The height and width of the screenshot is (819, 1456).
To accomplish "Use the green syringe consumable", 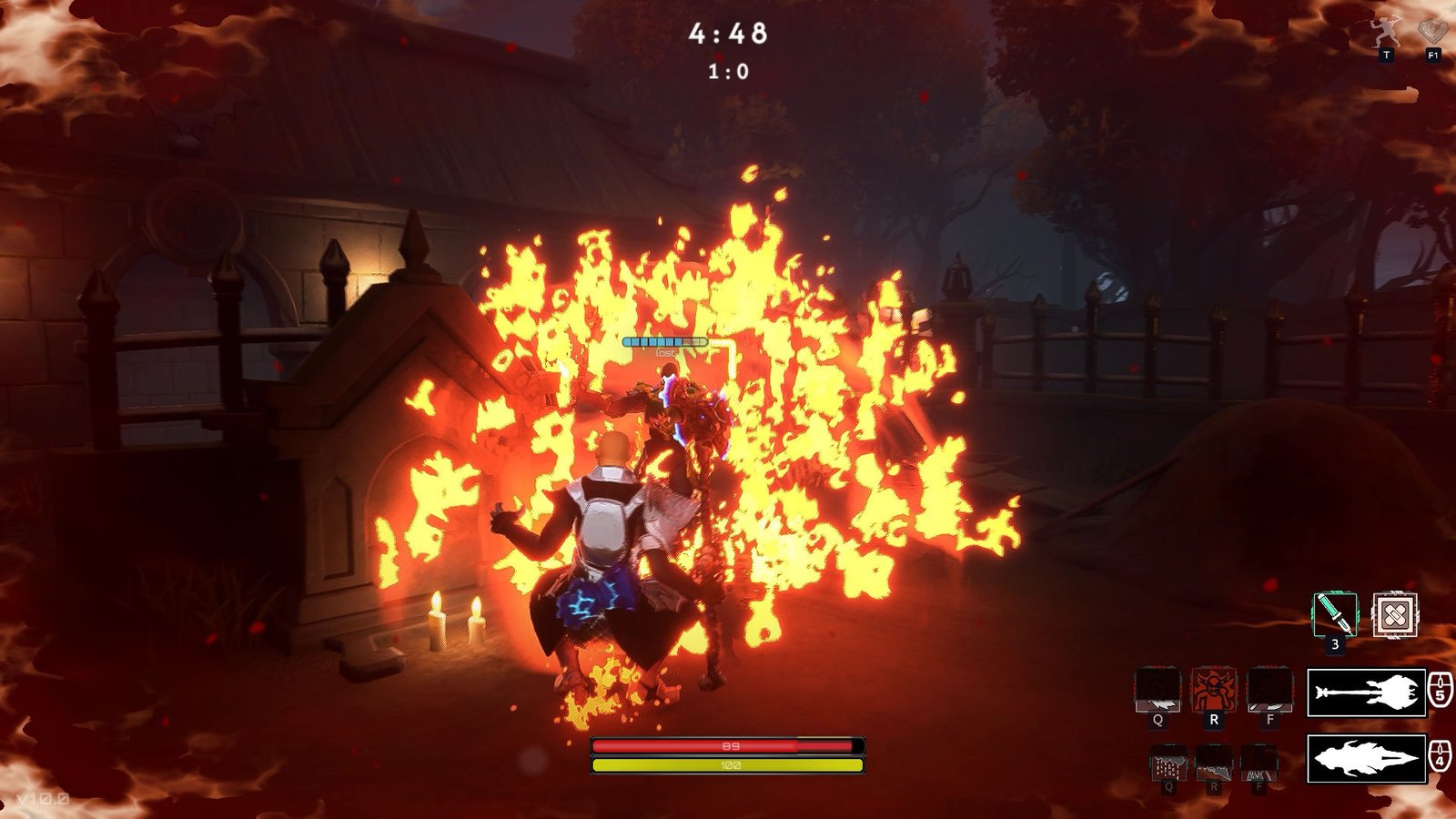I will 1334,614.
